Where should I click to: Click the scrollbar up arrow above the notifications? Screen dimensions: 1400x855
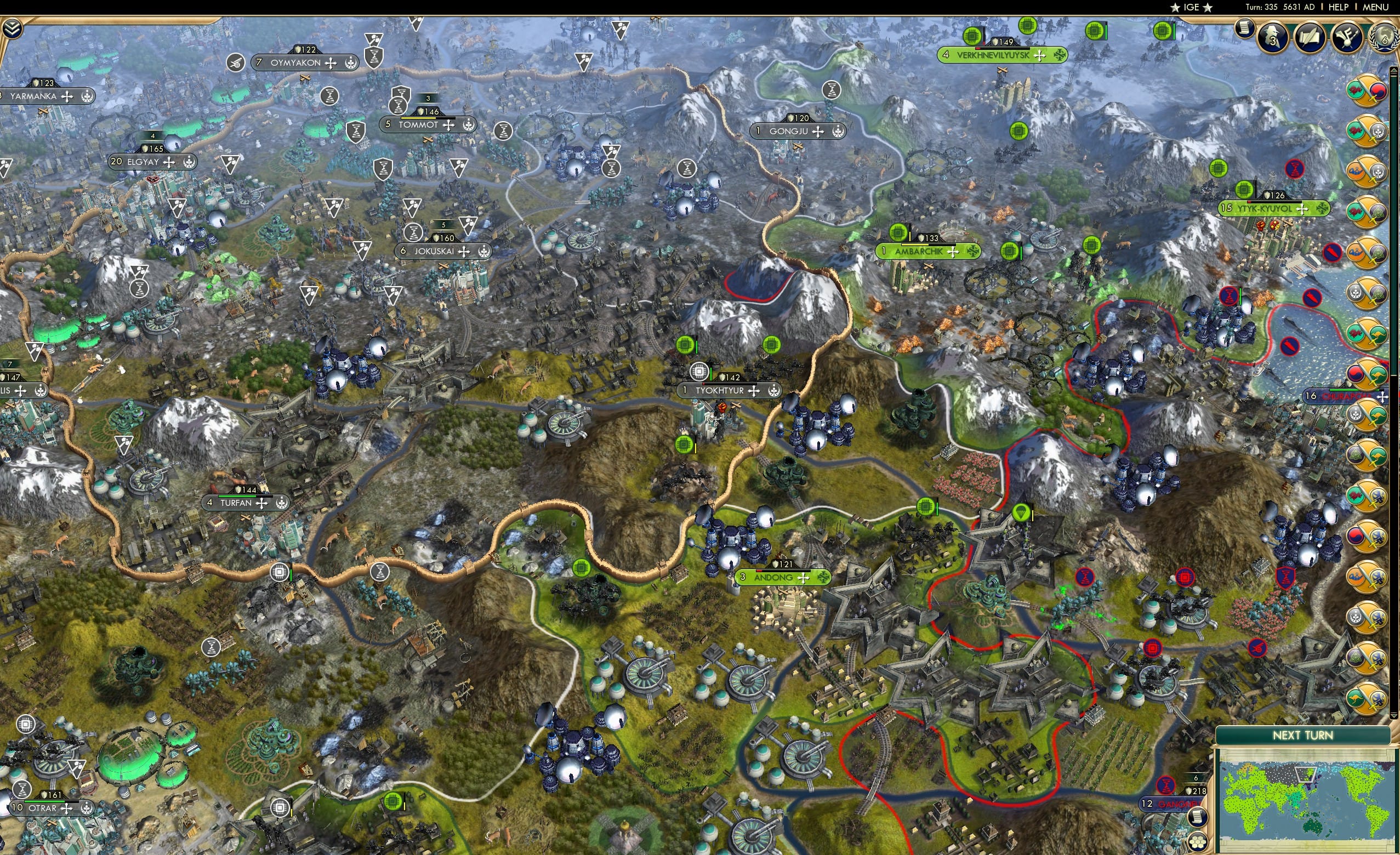click(x=1394, y=72)
